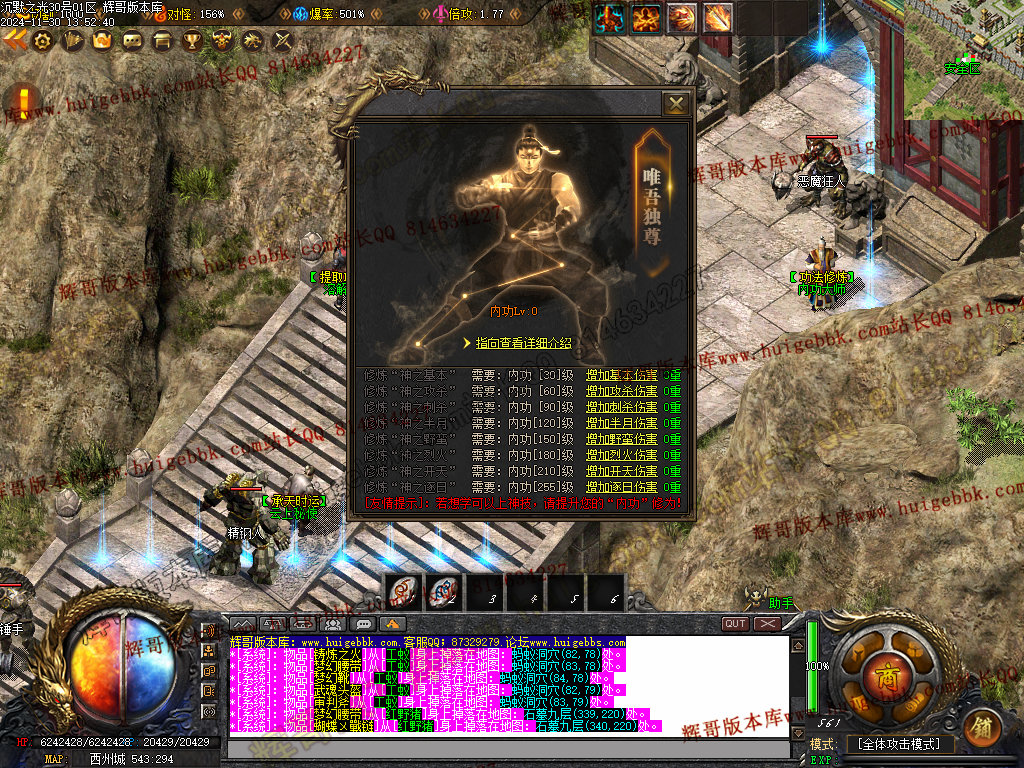
Task: Collapse the top toolbar with double arrow
Action: [15, 40]
